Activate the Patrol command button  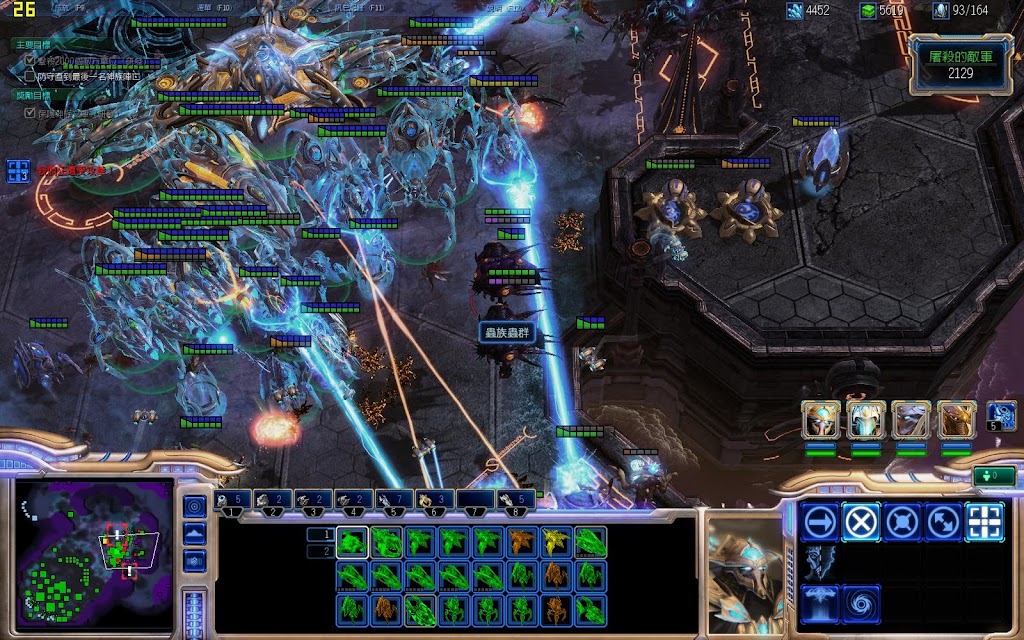(x=943, y=521)
